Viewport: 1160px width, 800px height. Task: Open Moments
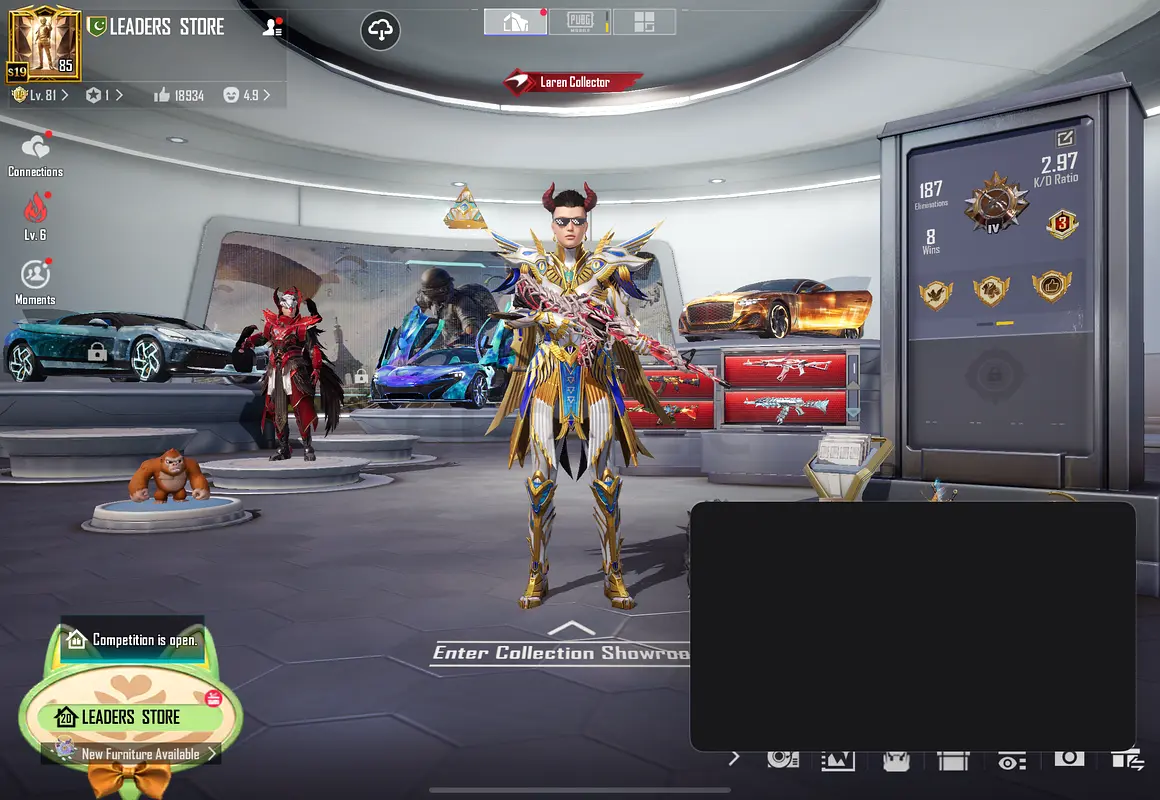pyautogui.click(x=35, y=280)
